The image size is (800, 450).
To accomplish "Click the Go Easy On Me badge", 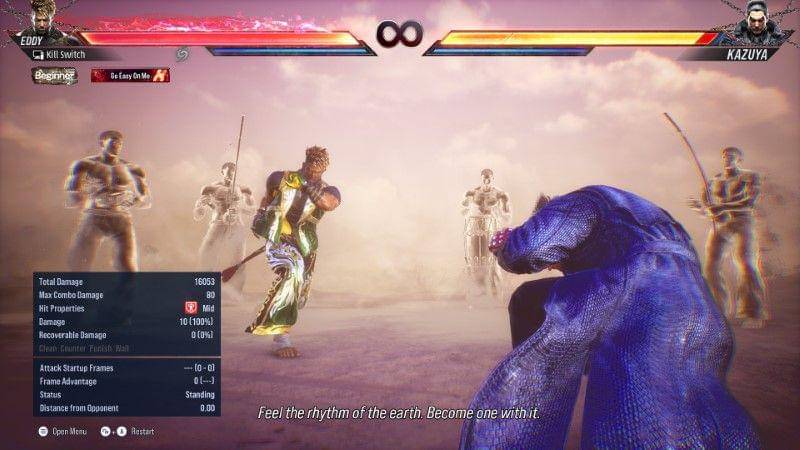I will point(130,75).
